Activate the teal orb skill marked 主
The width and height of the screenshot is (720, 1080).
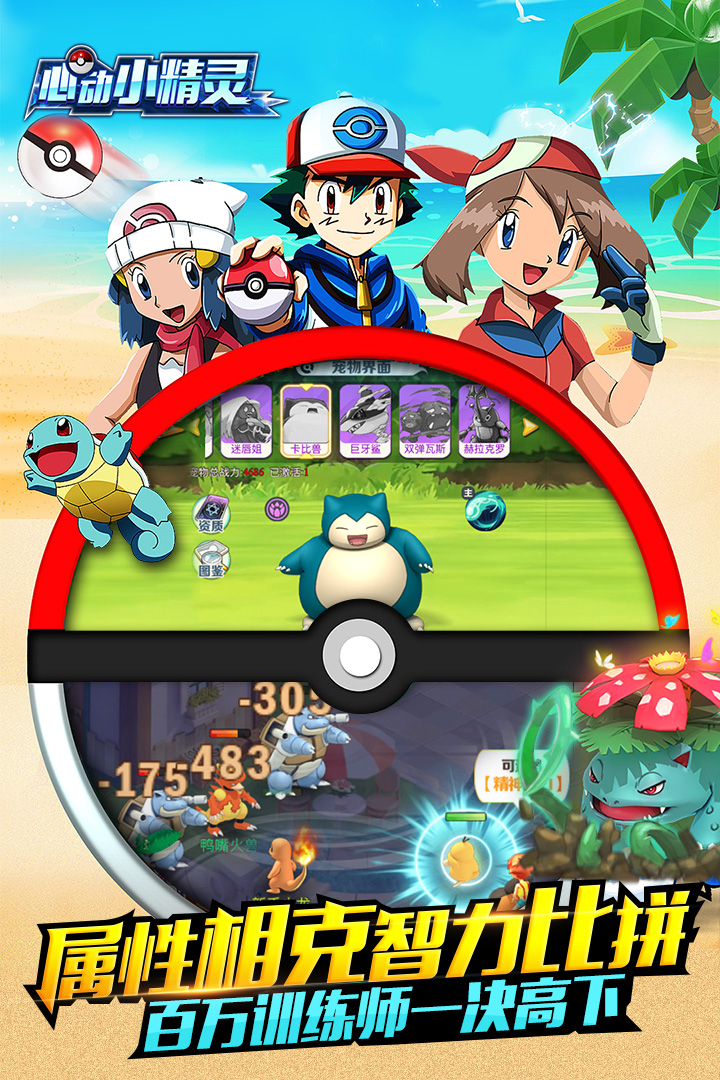point(485,510)
